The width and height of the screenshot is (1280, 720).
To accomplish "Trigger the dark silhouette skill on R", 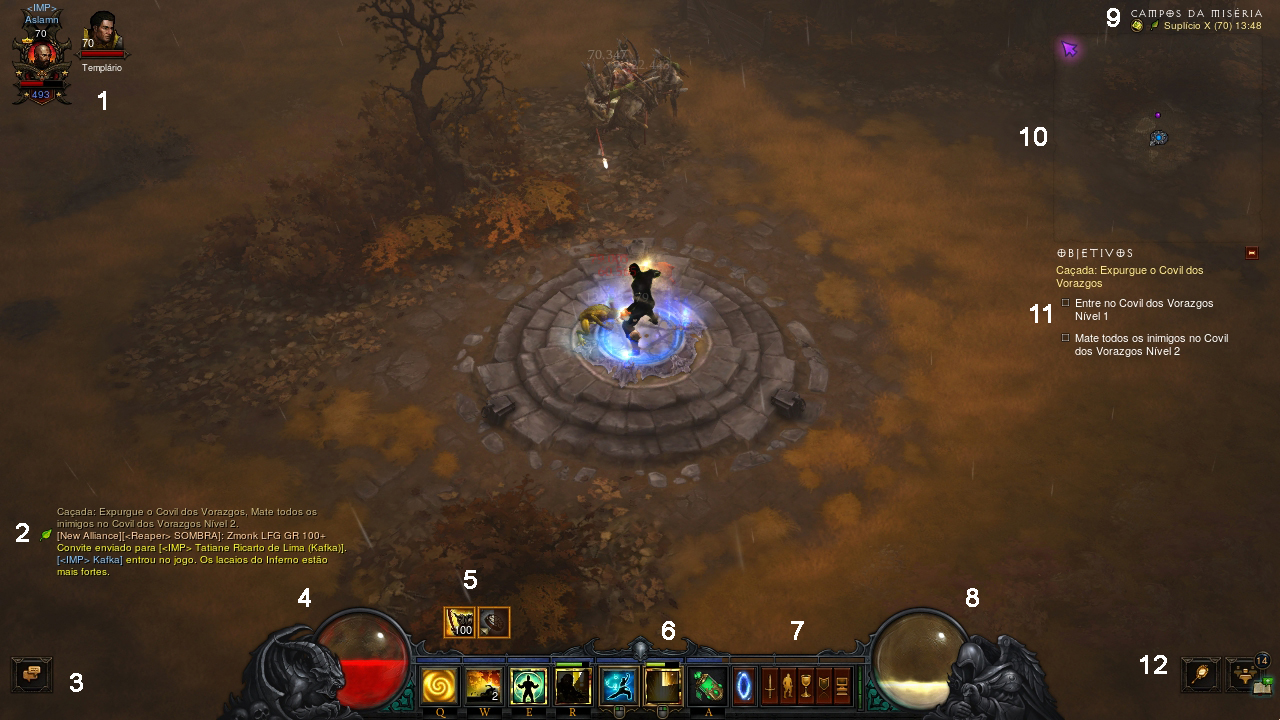I will 573,686.
